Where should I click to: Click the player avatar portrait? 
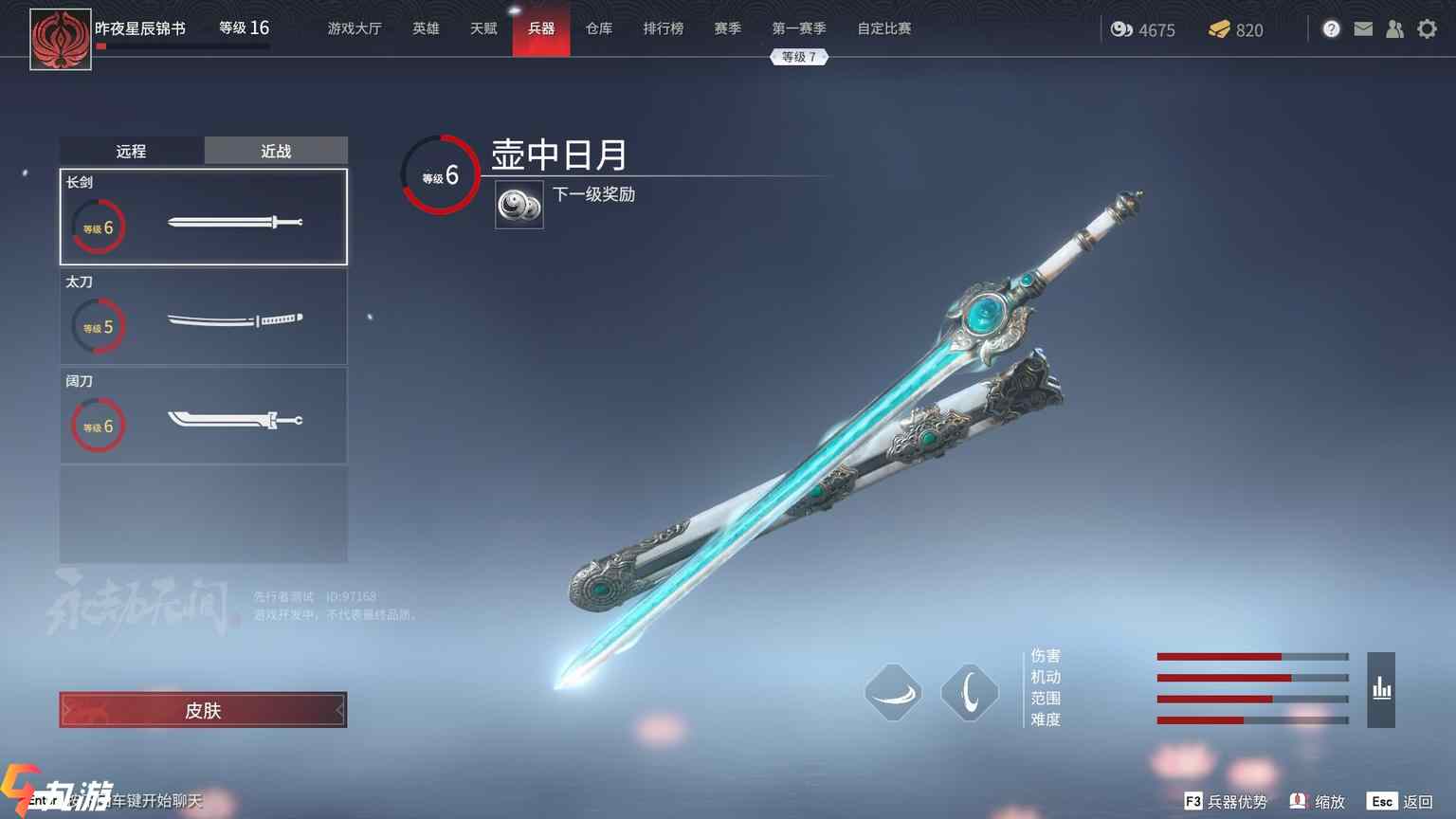pos(61,39)
